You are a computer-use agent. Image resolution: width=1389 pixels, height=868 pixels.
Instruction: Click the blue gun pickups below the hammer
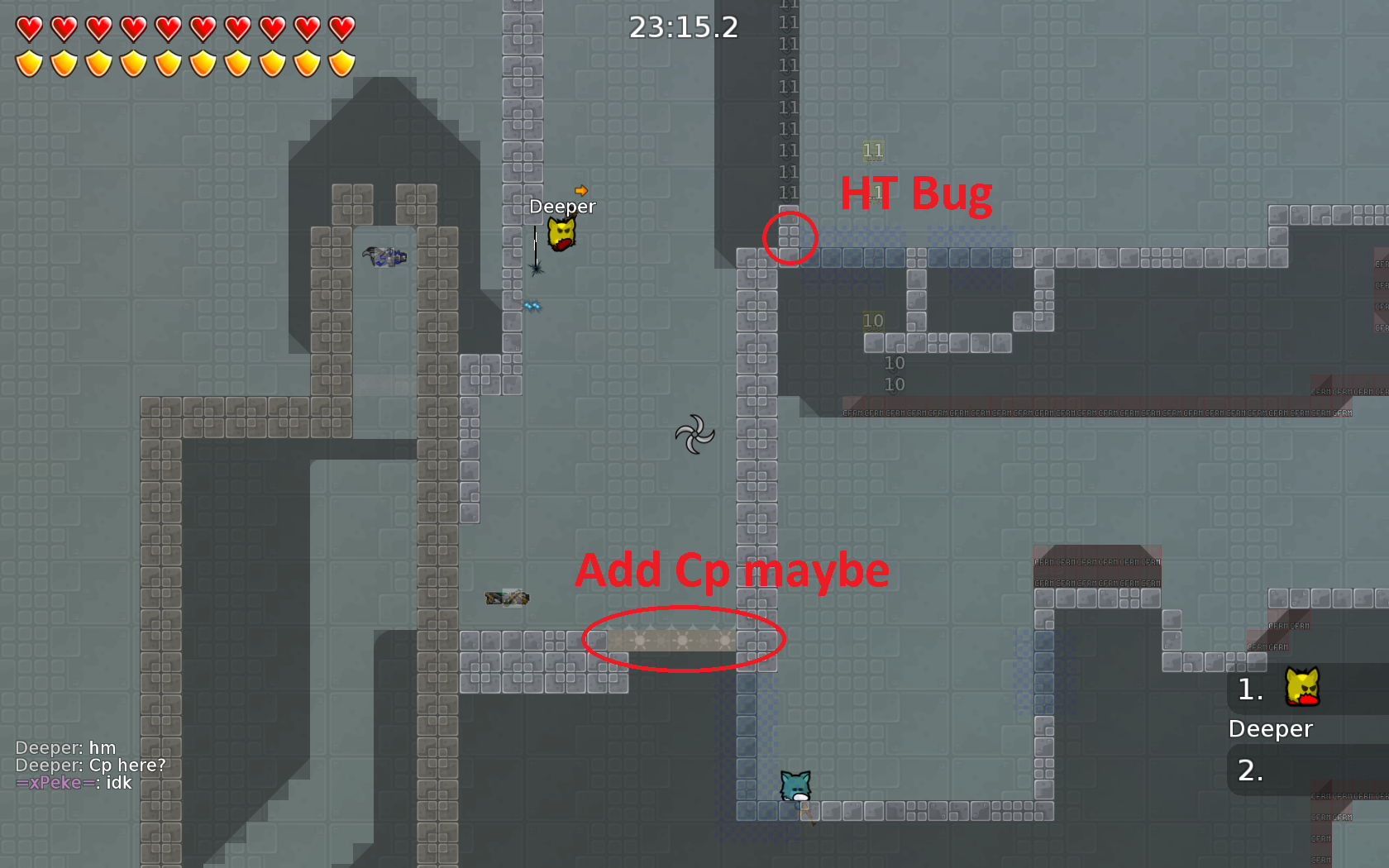533,304
